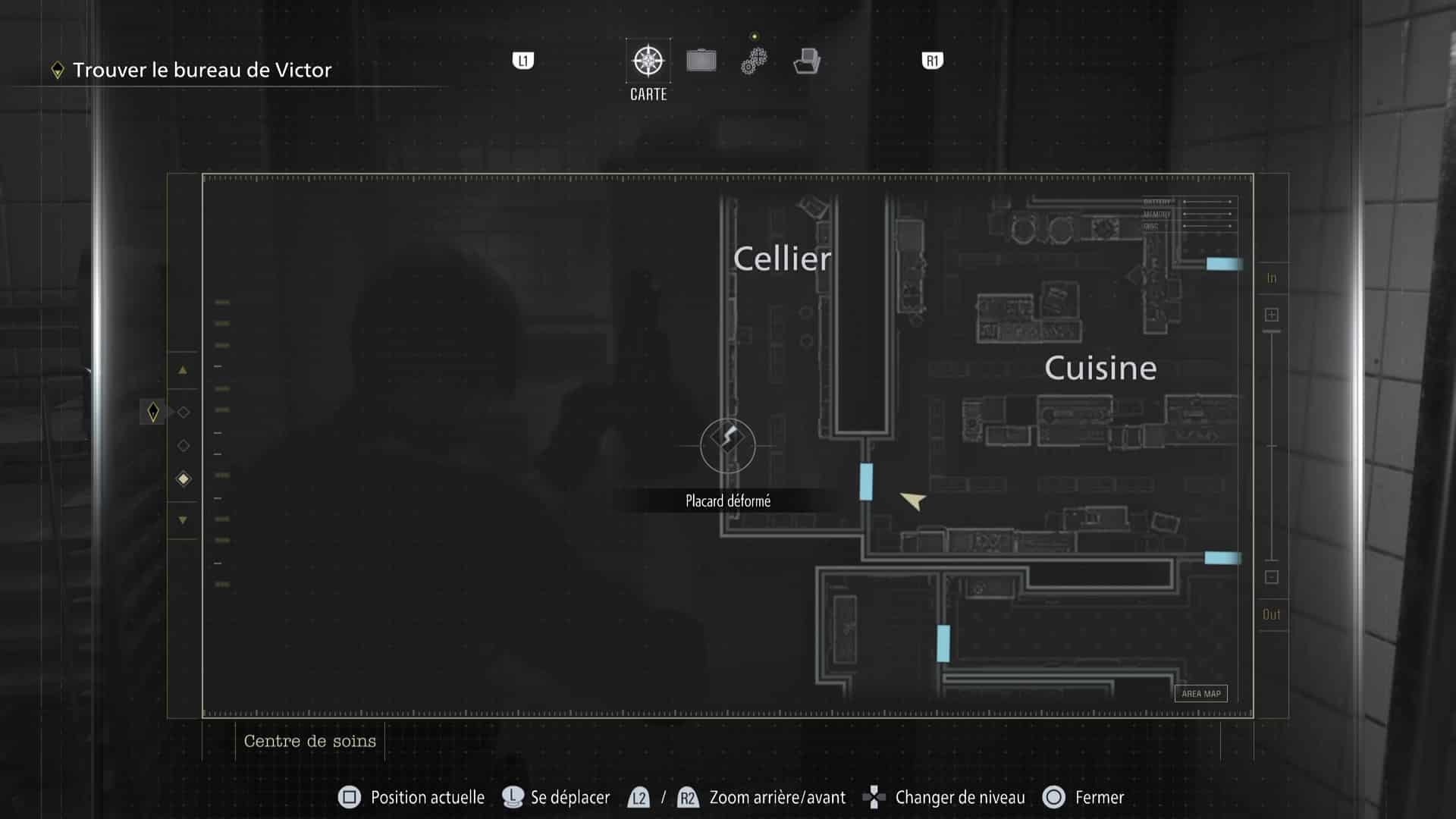Click the AREA MAP label
This screenshot has height=819, width=1456.
coord(1200,693)
